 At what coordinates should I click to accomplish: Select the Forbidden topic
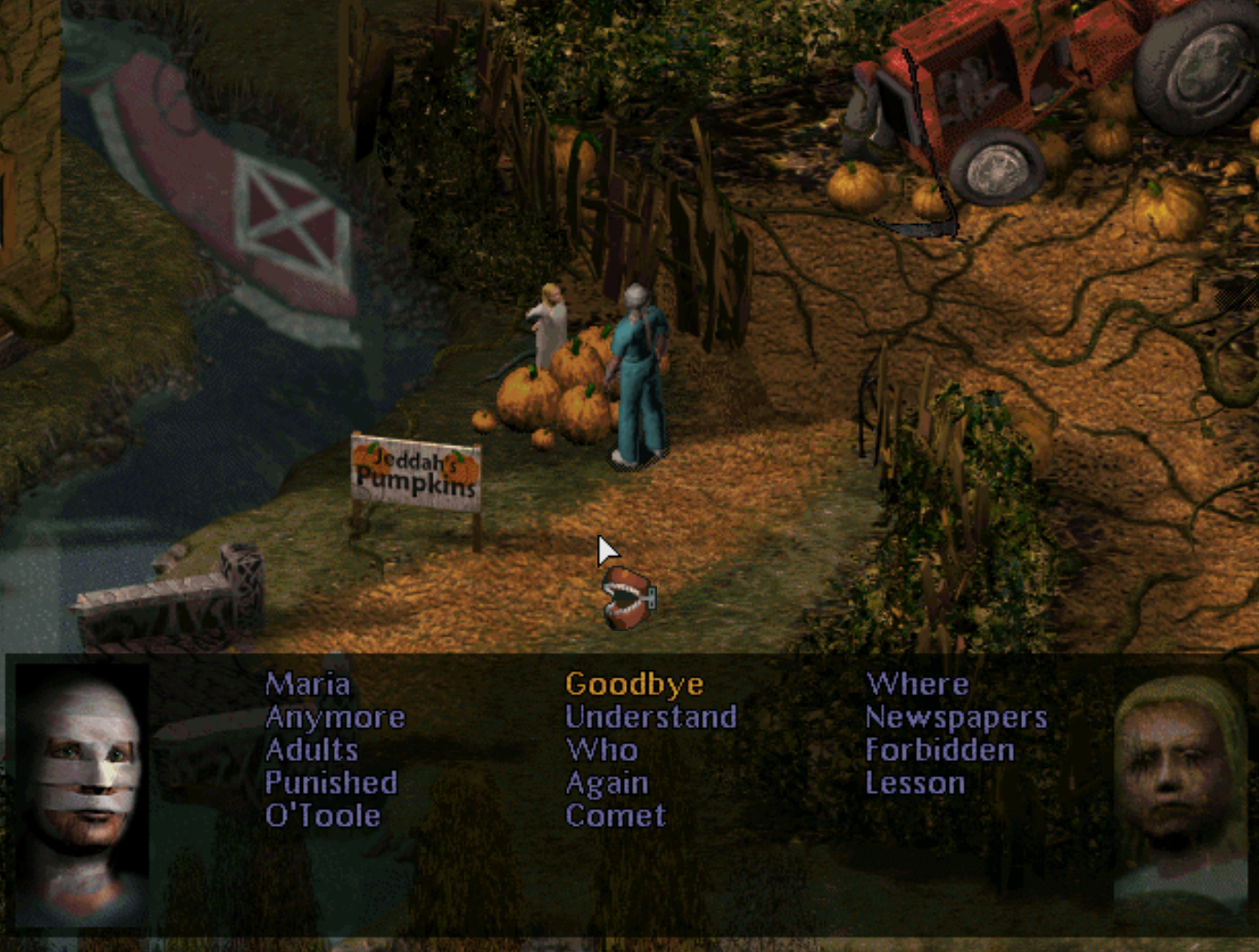[x=940, y=750]
